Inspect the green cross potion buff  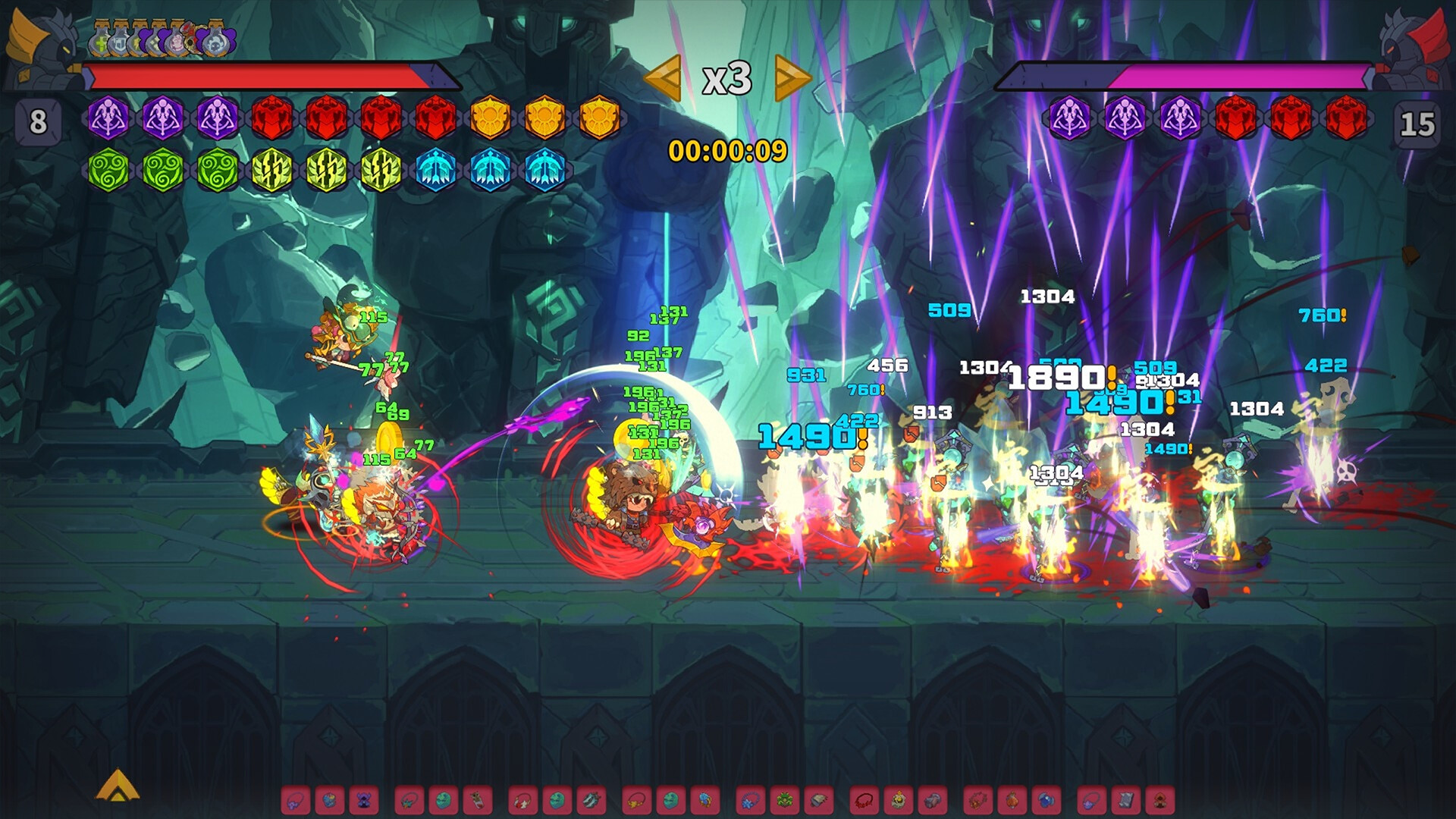pyautogui.click(x=101, y=42)
